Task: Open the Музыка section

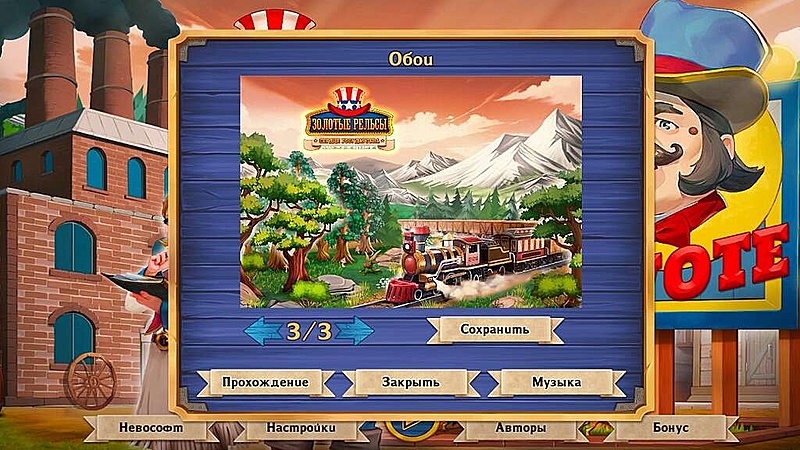Action: tap(555, 382)
